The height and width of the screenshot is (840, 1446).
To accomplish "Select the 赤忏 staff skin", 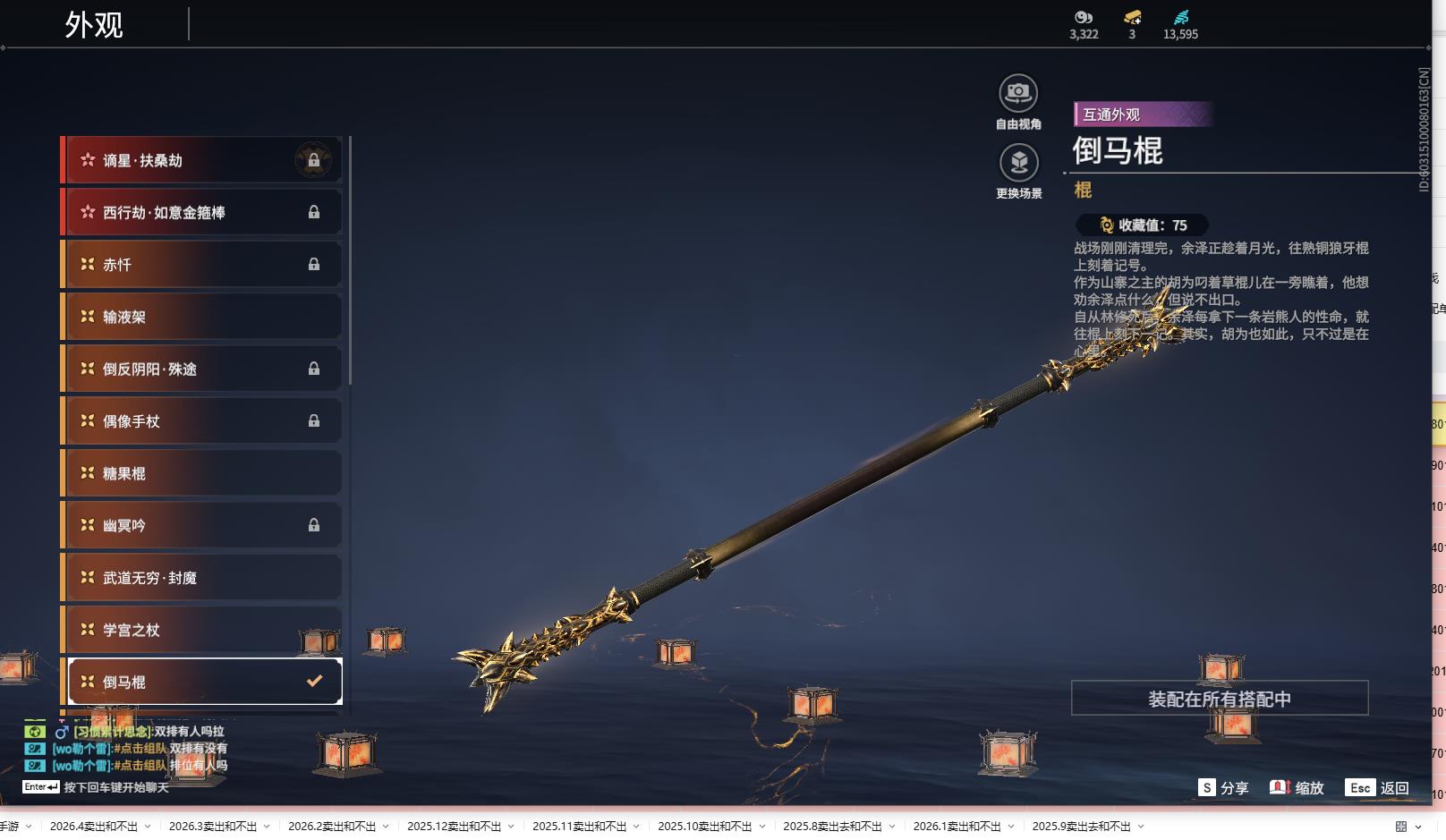I will [x=201, y=265].
